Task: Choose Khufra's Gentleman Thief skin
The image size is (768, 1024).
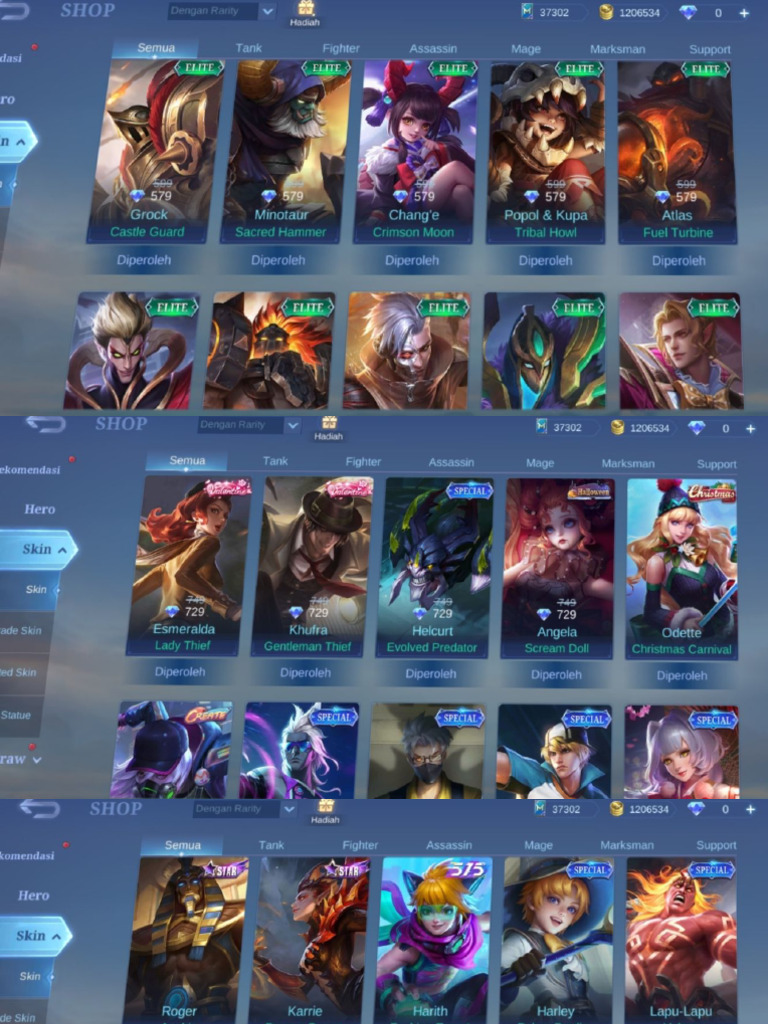Action: tap(307, 565)
